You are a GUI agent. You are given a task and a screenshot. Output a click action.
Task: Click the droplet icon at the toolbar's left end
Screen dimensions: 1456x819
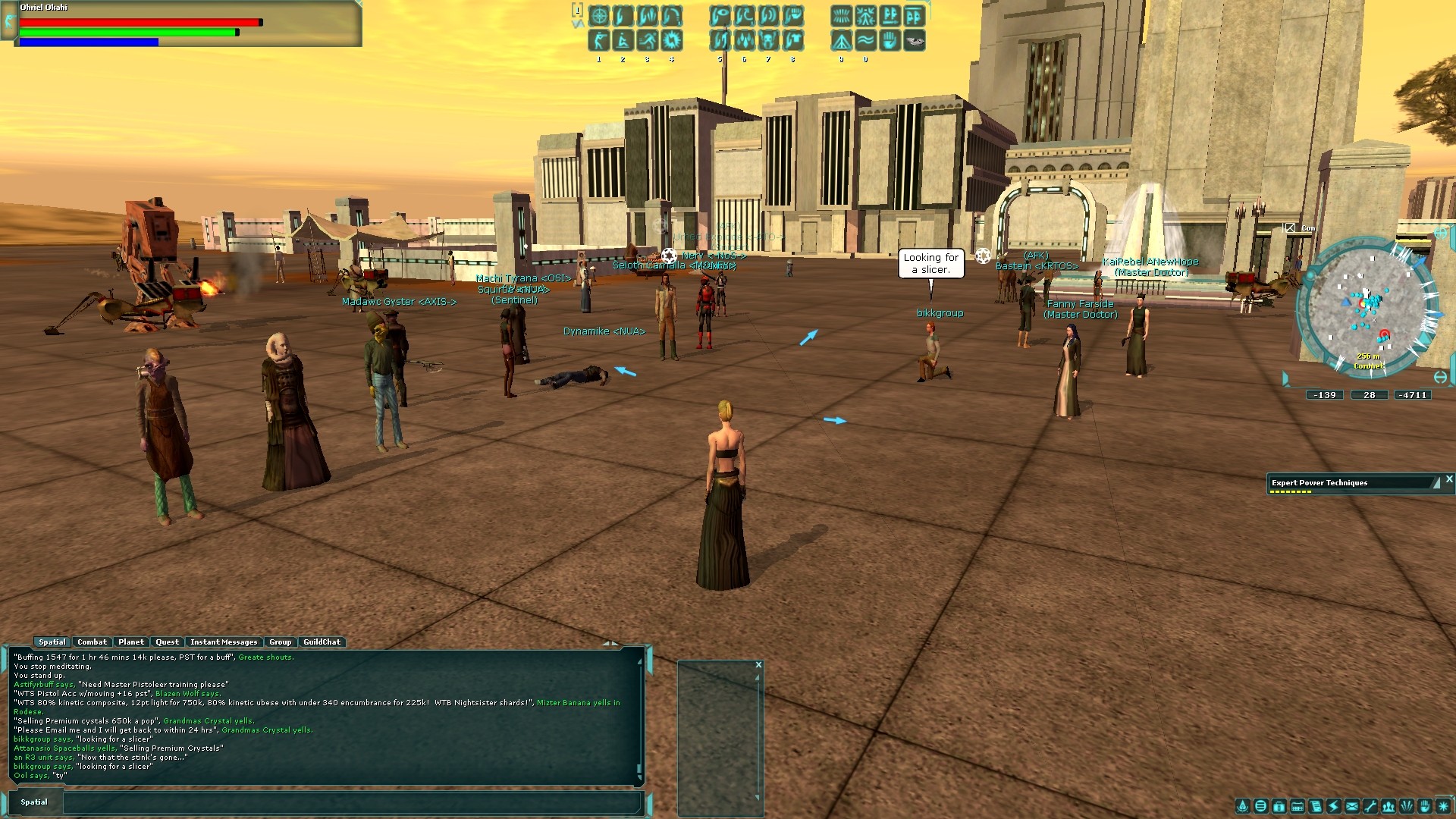1243,806
